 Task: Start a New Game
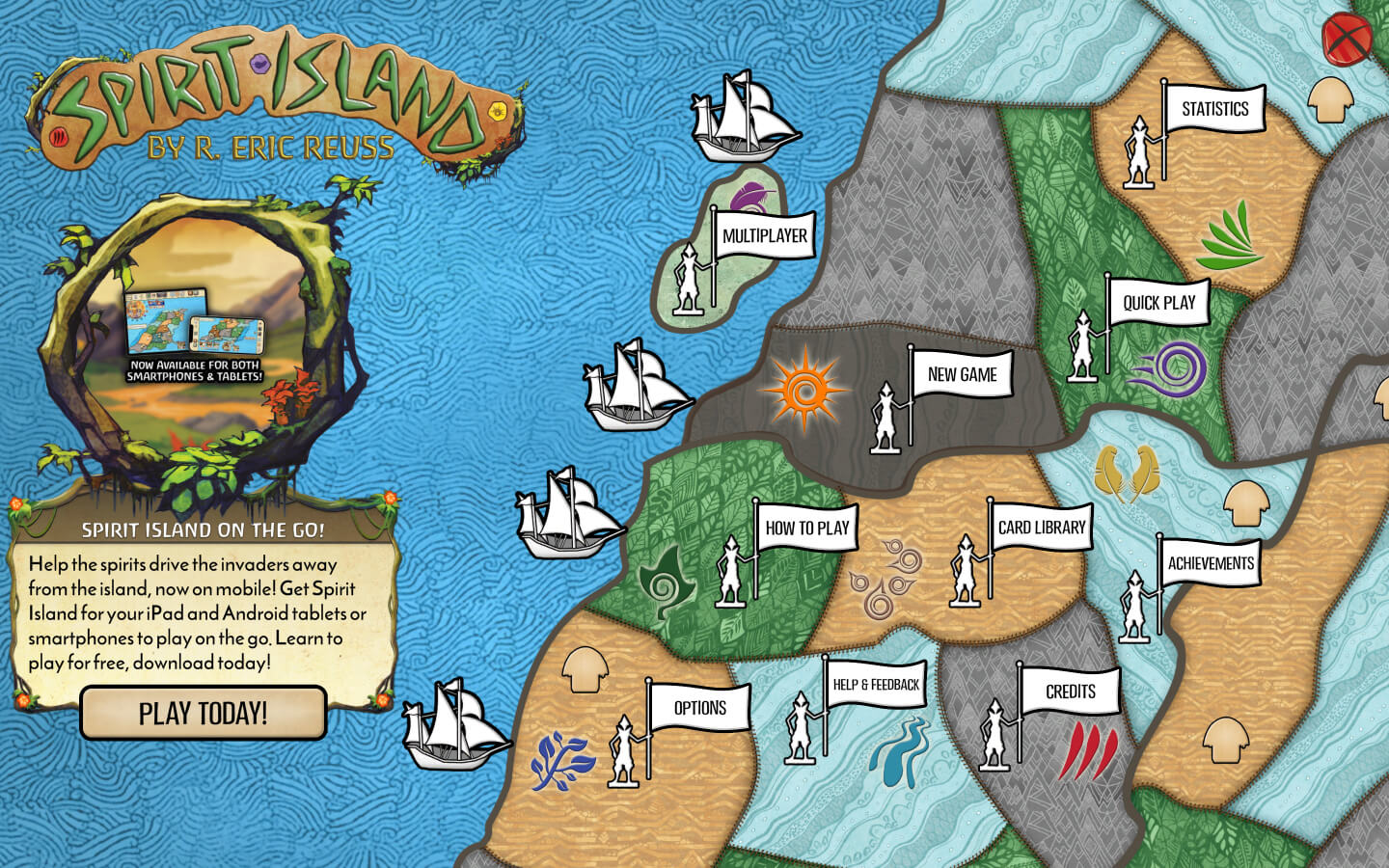click(x=962, y=375)
